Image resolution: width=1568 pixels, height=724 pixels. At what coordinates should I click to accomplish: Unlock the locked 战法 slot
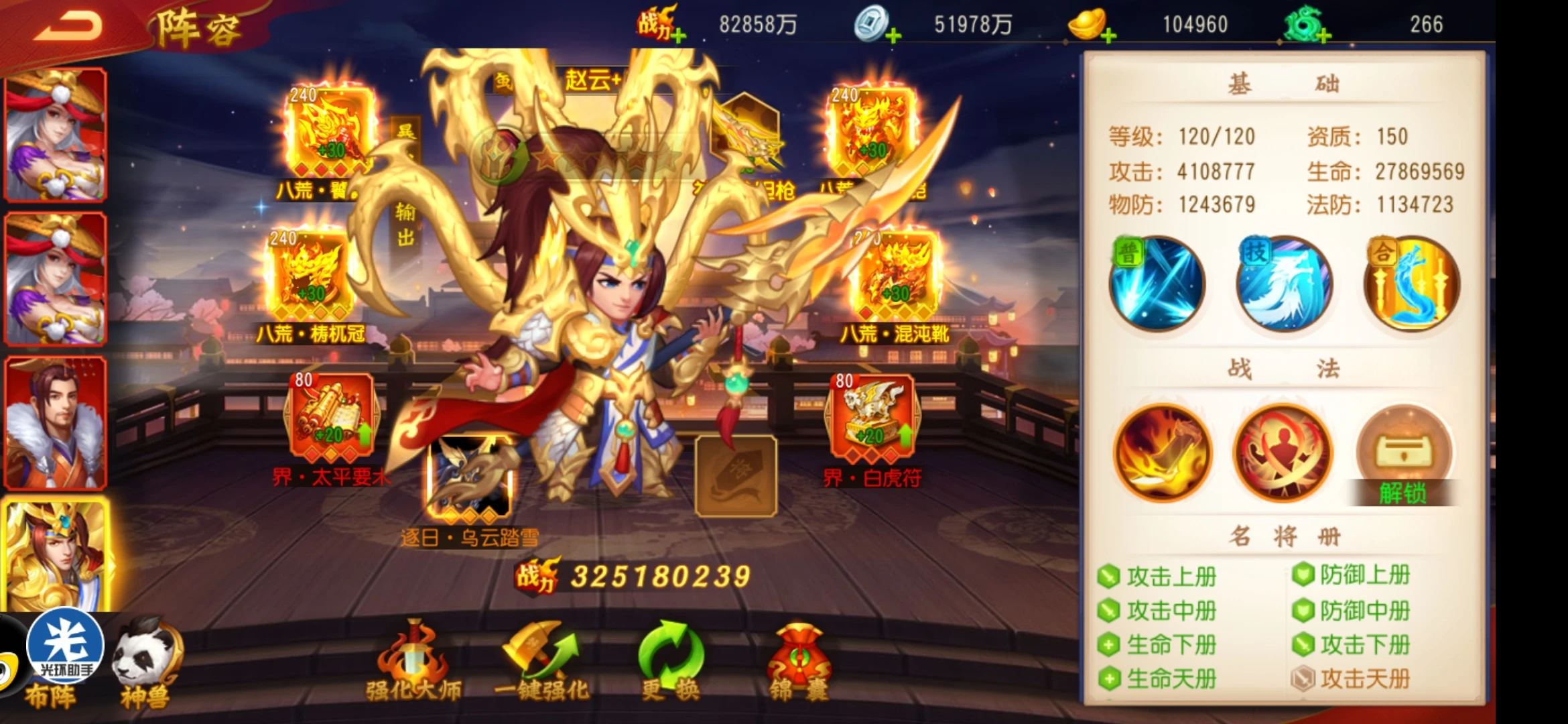click(1404, 455)
